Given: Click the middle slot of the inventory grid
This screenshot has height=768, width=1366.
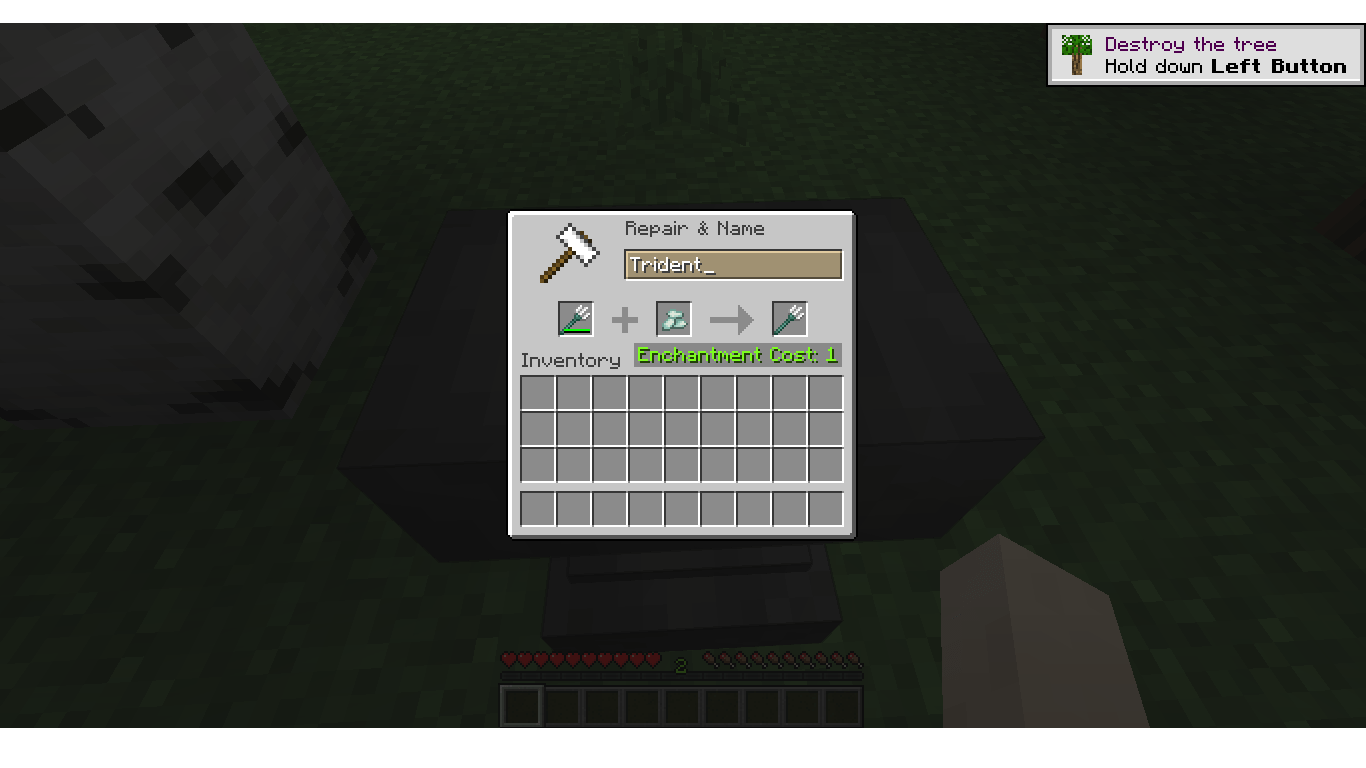Looking at the screenshot, I should click(x=681, y=428).
